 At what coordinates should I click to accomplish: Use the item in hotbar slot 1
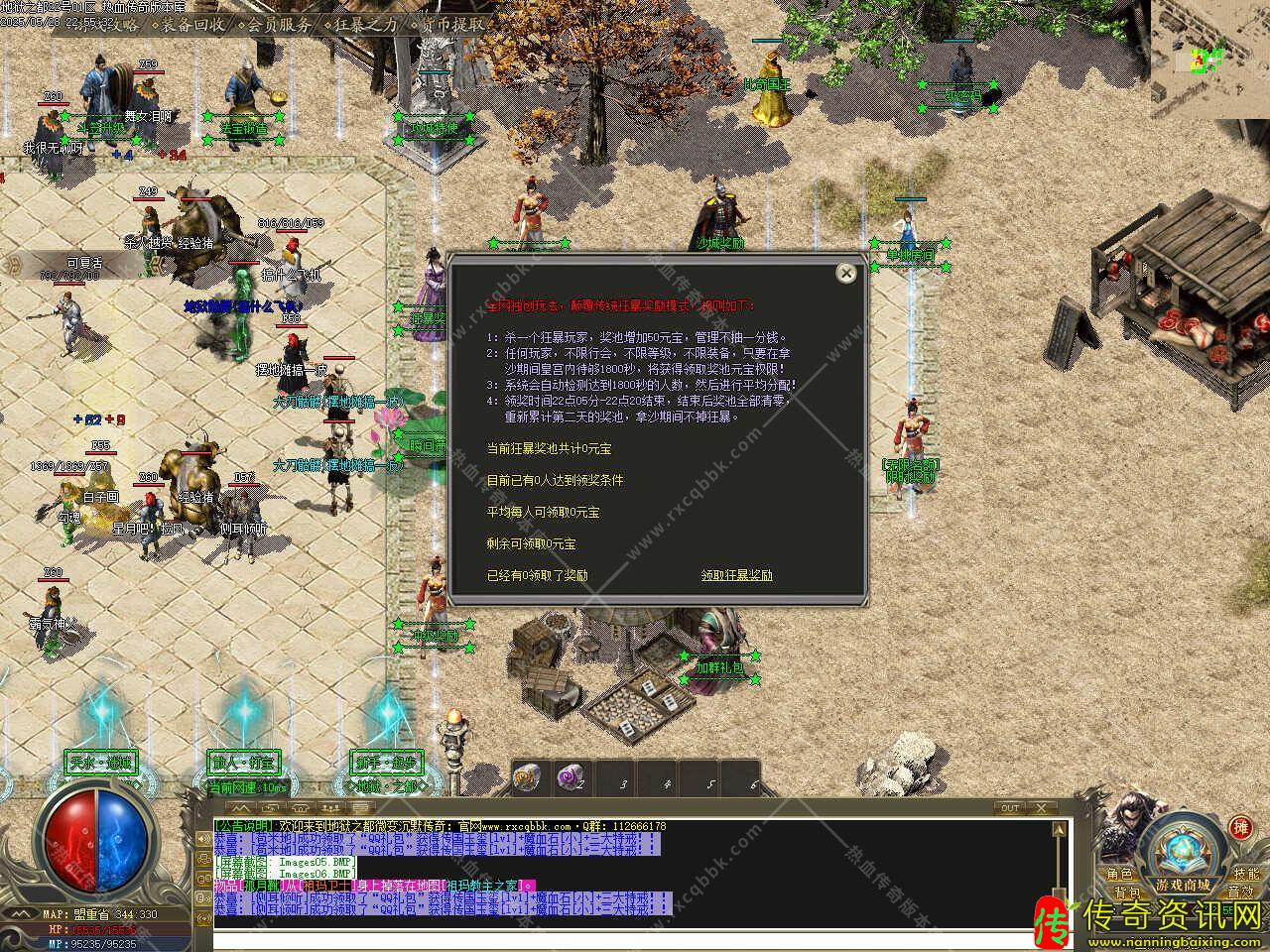click(x=527, y=778)
